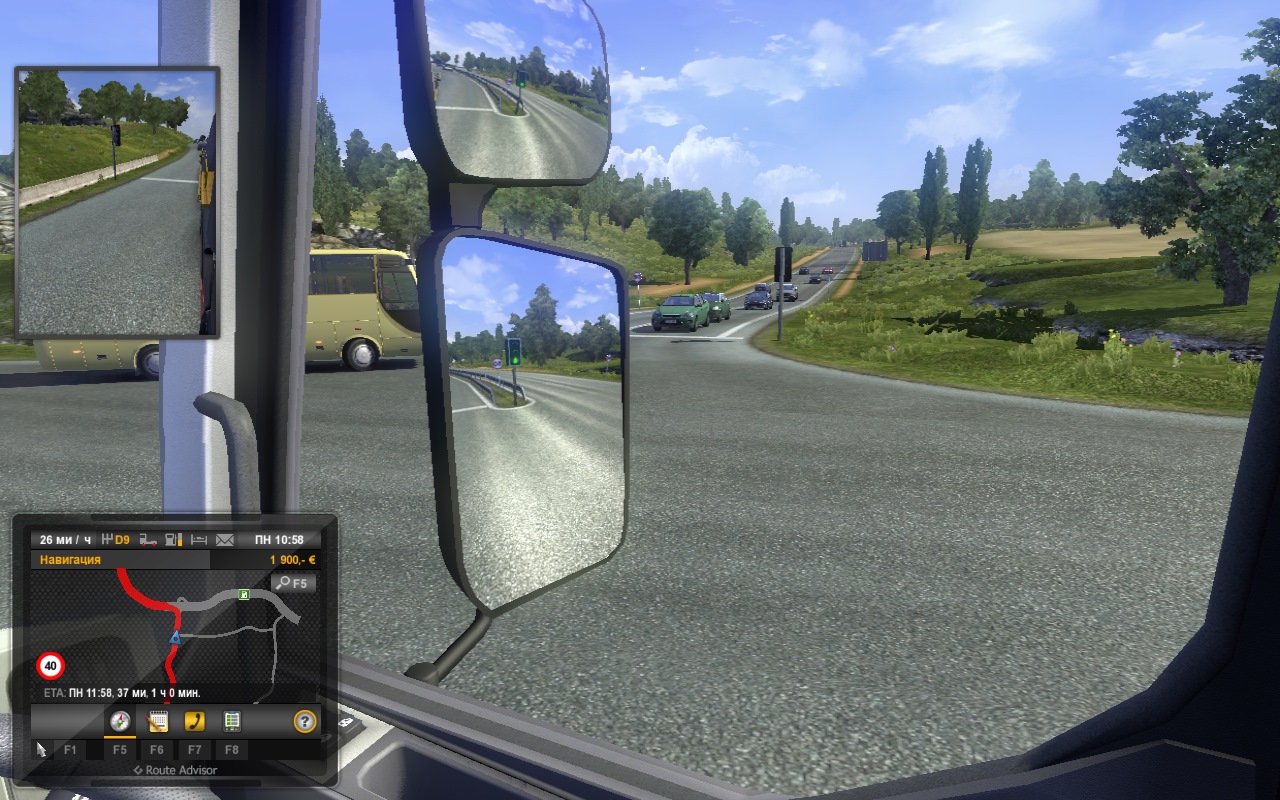The height and width of the screenshot is (800, 1280).
Task: Click the magnifier map zoom button
Action: (293, 583)
